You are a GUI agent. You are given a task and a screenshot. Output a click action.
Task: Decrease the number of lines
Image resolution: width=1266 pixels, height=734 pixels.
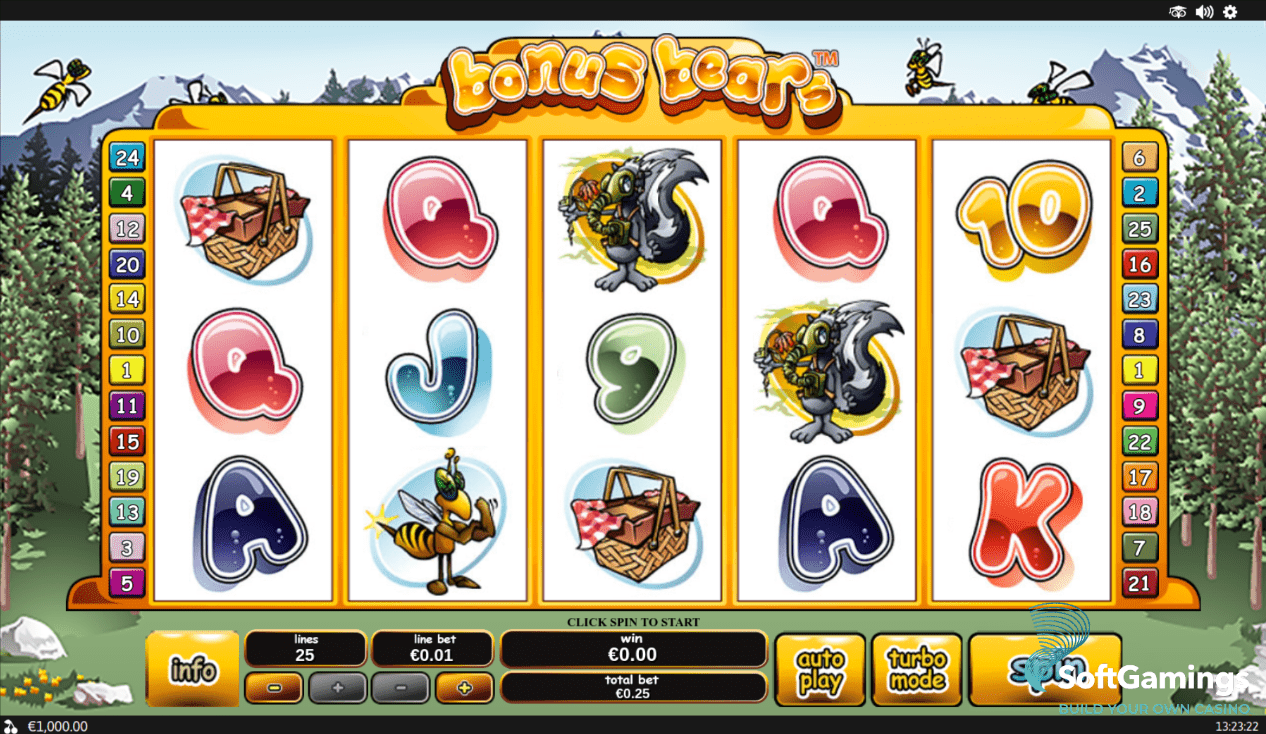coord(273,688)
